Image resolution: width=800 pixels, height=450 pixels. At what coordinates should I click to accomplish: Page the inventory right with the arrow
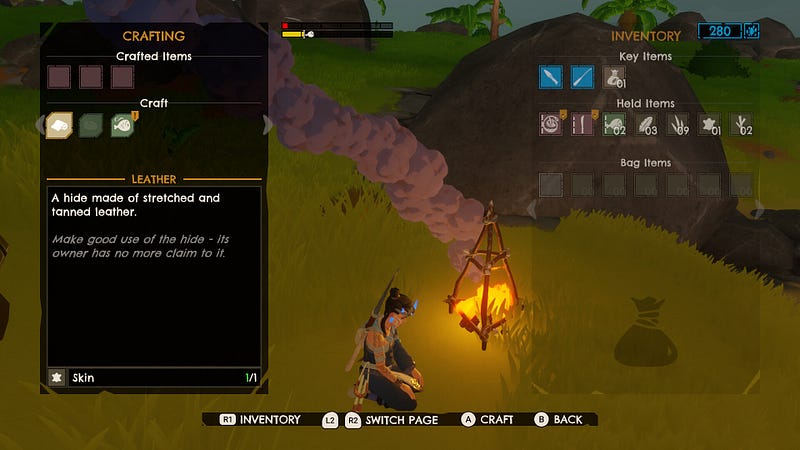(759, 209)
